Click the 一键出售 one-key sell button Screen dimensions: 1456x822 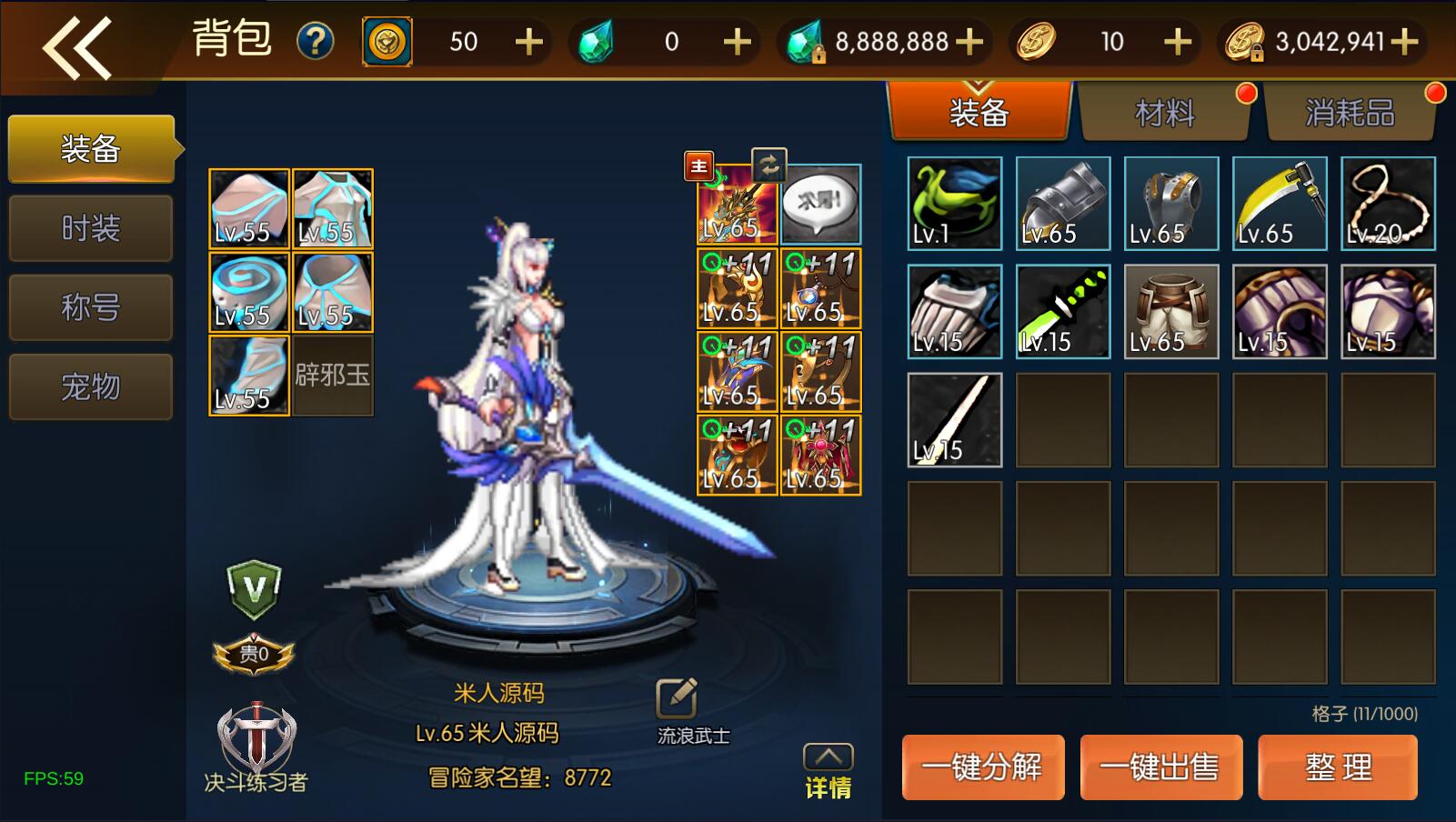(x=1160, y=767)
